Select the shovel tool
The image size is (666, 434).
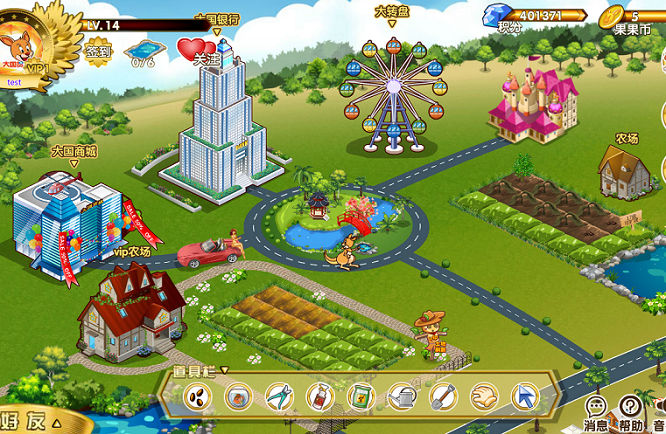442,398
